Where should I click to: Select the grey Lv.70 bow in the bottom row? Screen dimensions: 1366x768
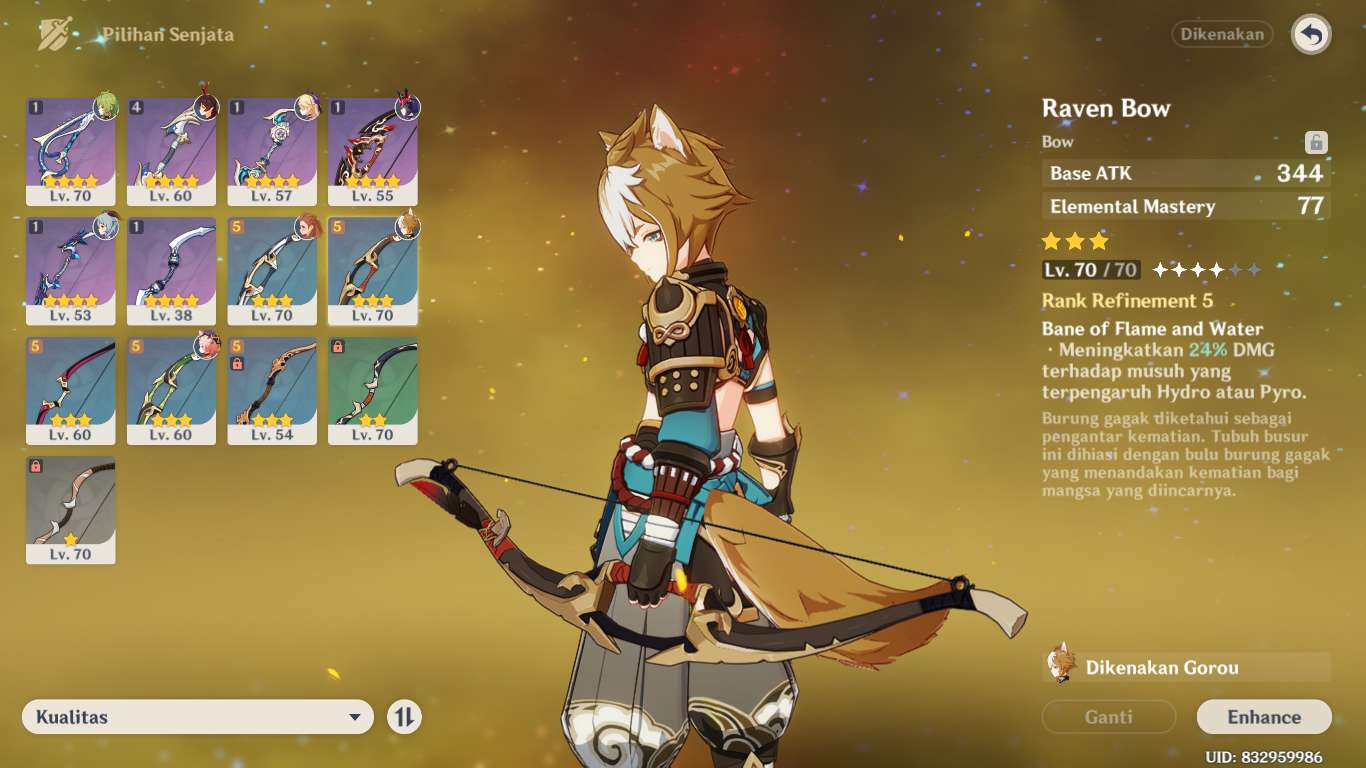tap(71, 510)
